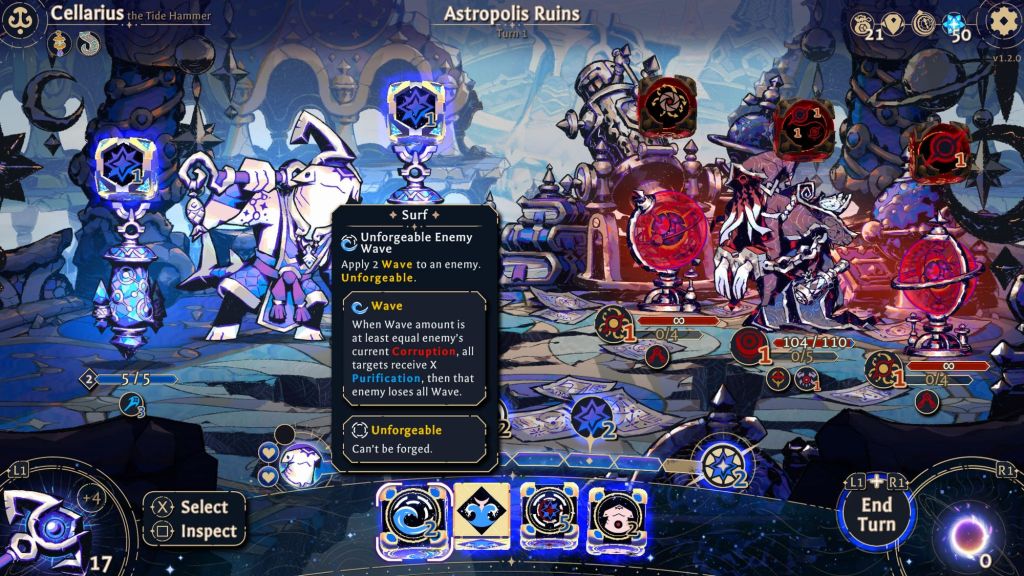Screen dimensions: 1024x576
Task: Inspect the golden idol relic icon
Action: pos(61,43)
